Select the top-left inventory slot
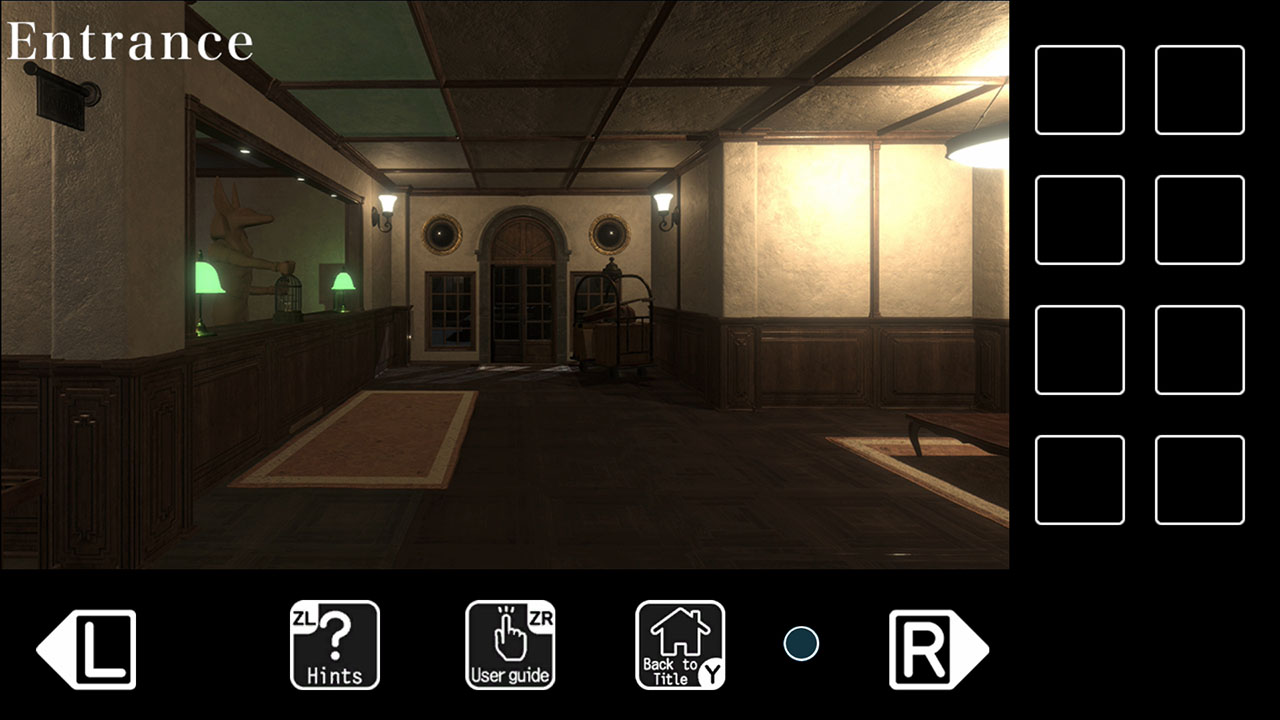Viewport: 1280px width, 720px height. coord(1079,88)
